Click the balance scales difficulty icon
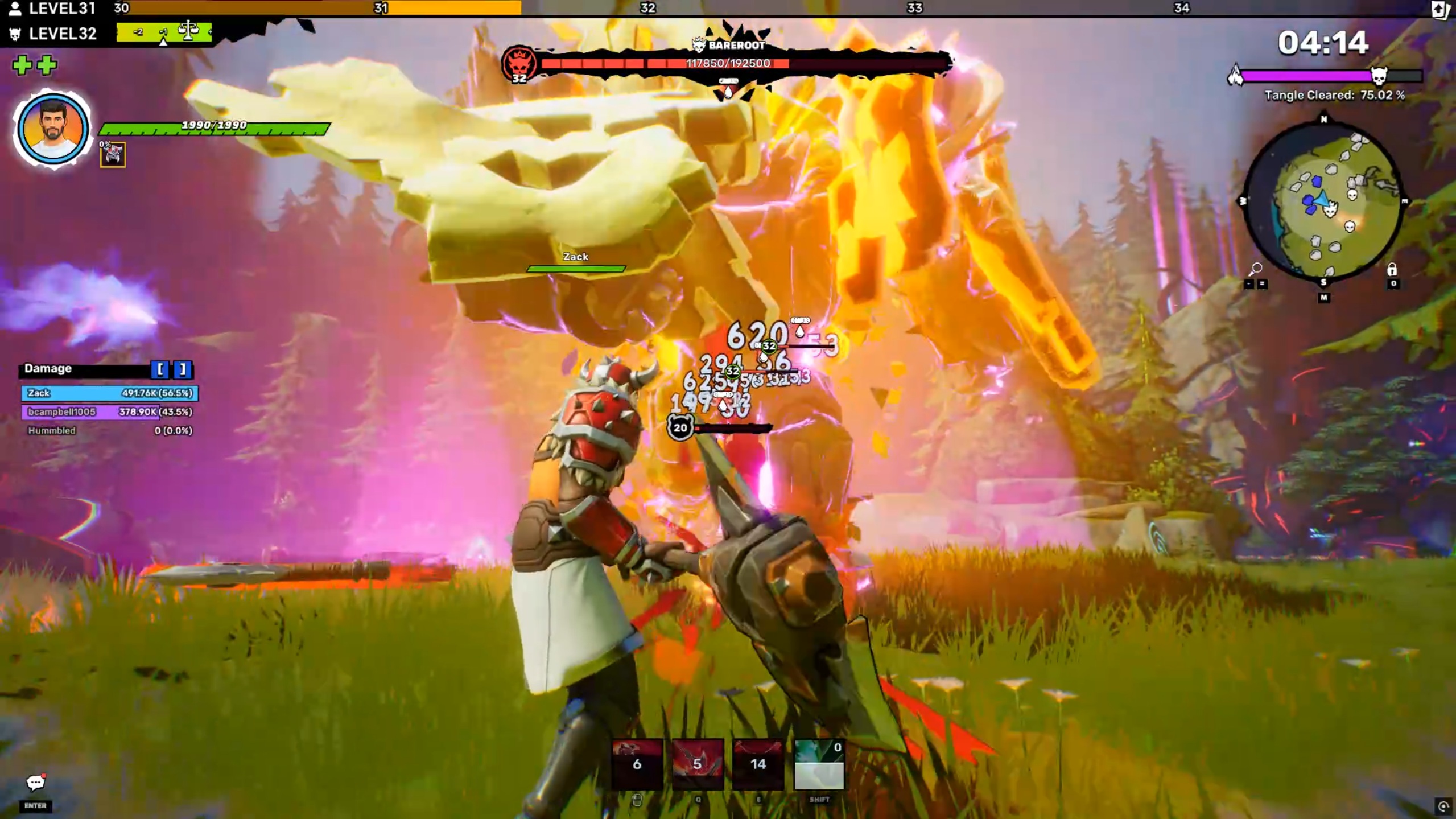 pyautogui.click(x=188, y=30)
